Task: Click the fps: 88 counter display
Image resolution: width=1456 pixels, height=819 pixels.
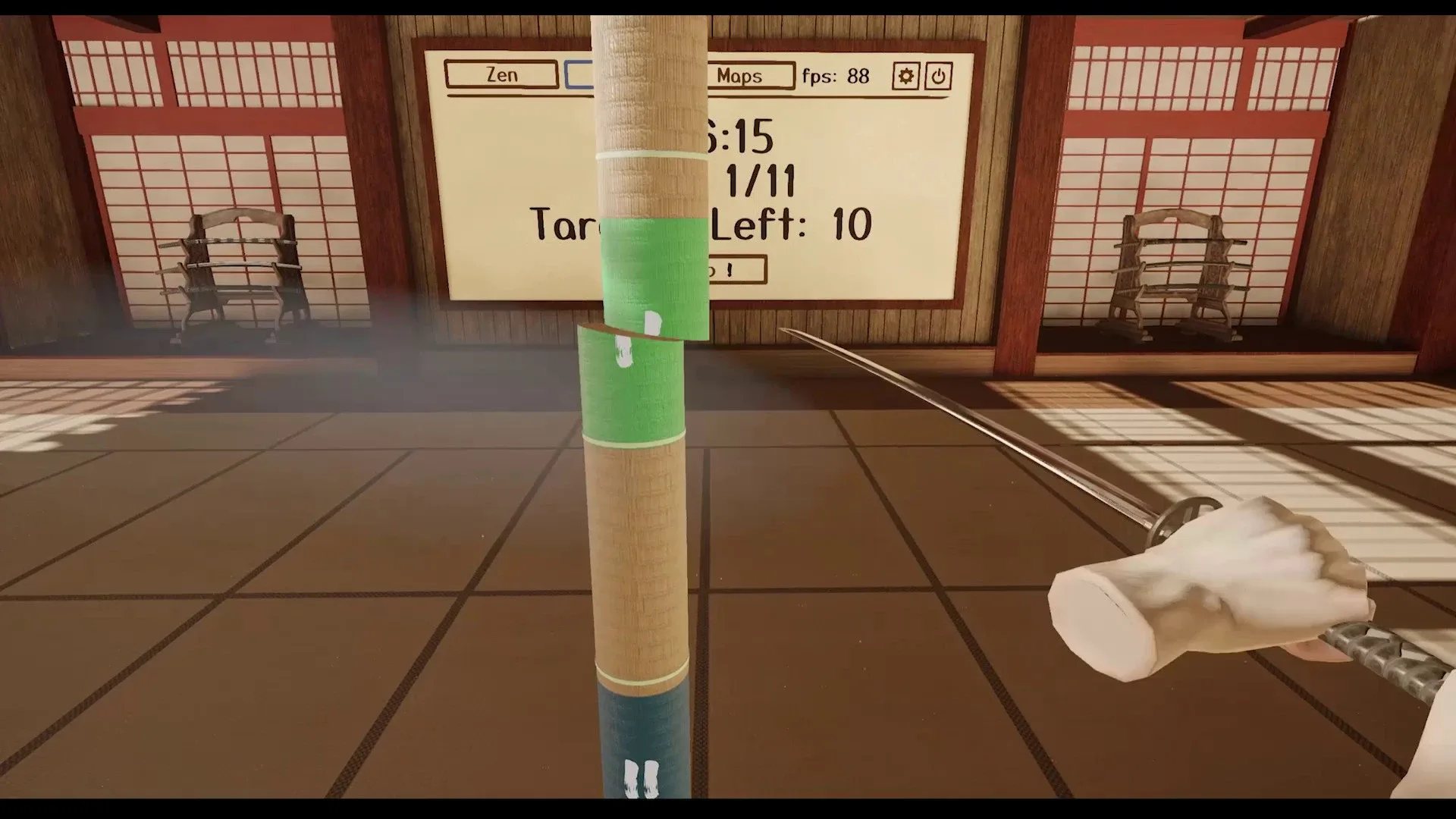Action: 834,75
